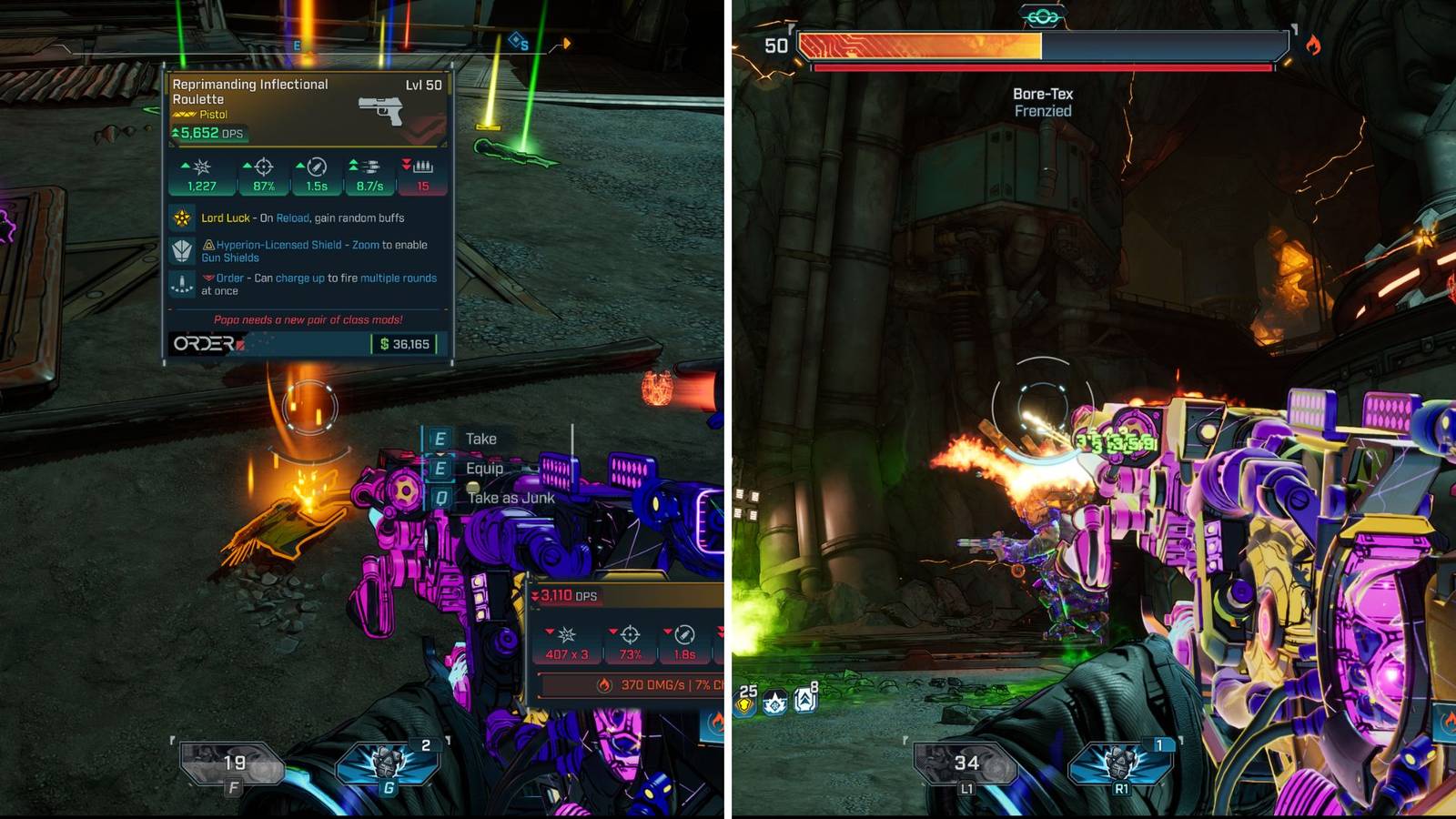This screenshot has width=1456, height=819.
Task: Click the ORDER manufacturer logo
Action: [207, 344]
